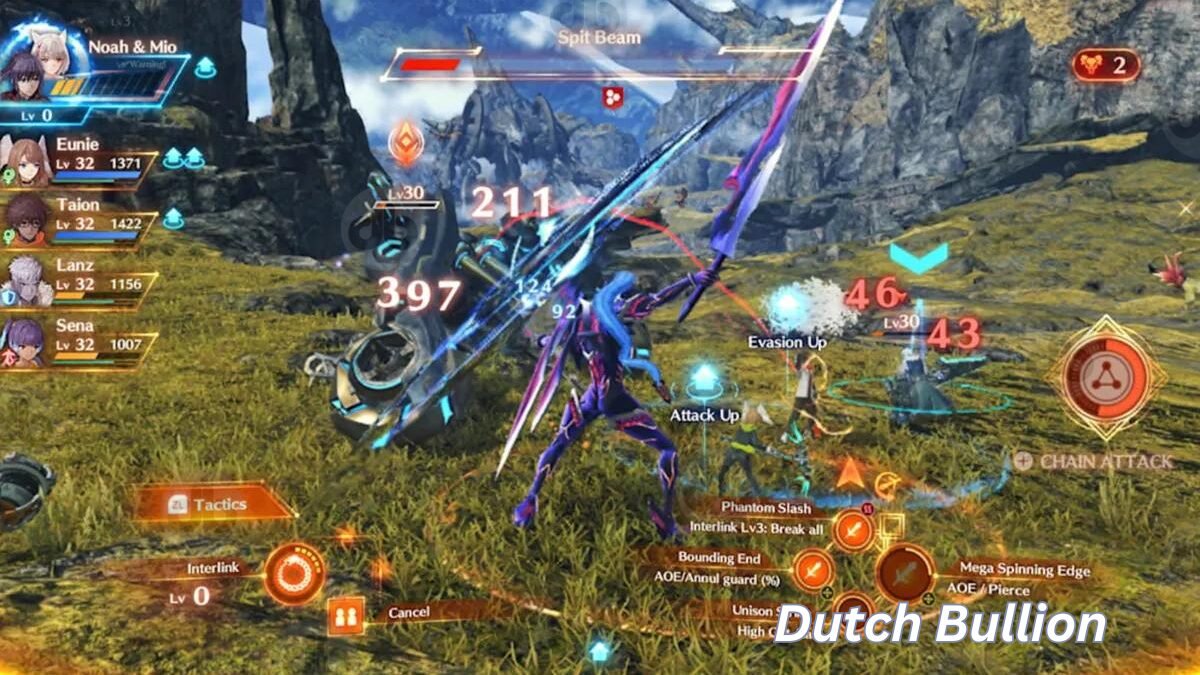Use the Bounding End art
Viewport: 1200px width, 675px height.
(812, 570)
